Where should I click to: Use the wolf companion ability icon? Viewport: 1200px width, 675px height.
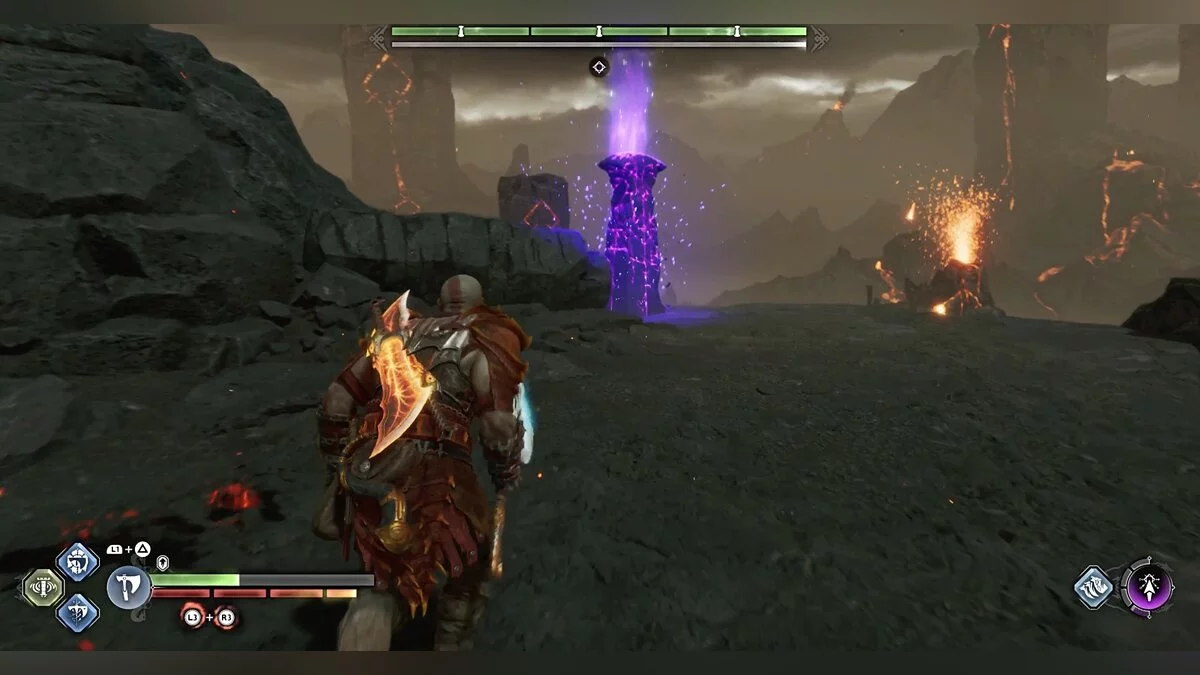tap(1093, 587)
